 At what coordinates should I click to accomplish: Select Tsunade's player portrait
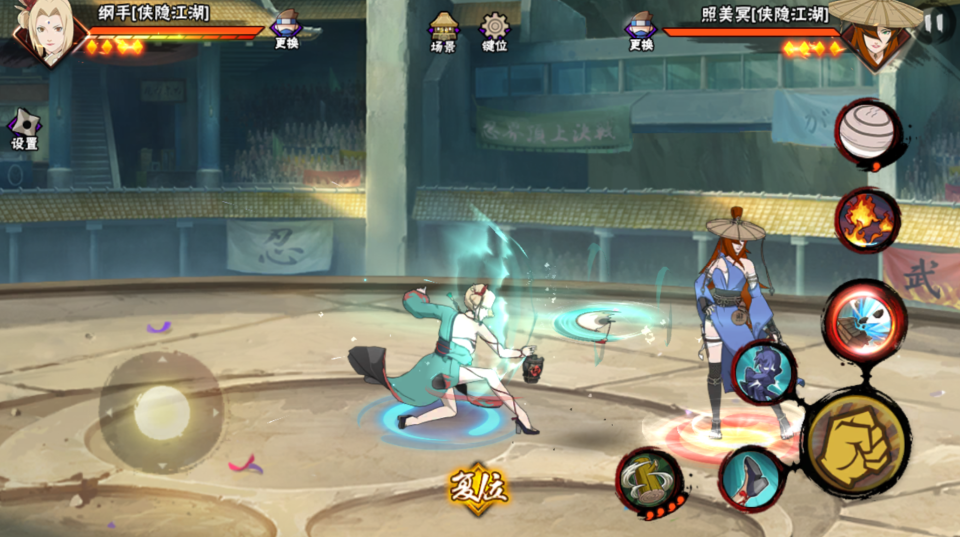pos(45,32)
